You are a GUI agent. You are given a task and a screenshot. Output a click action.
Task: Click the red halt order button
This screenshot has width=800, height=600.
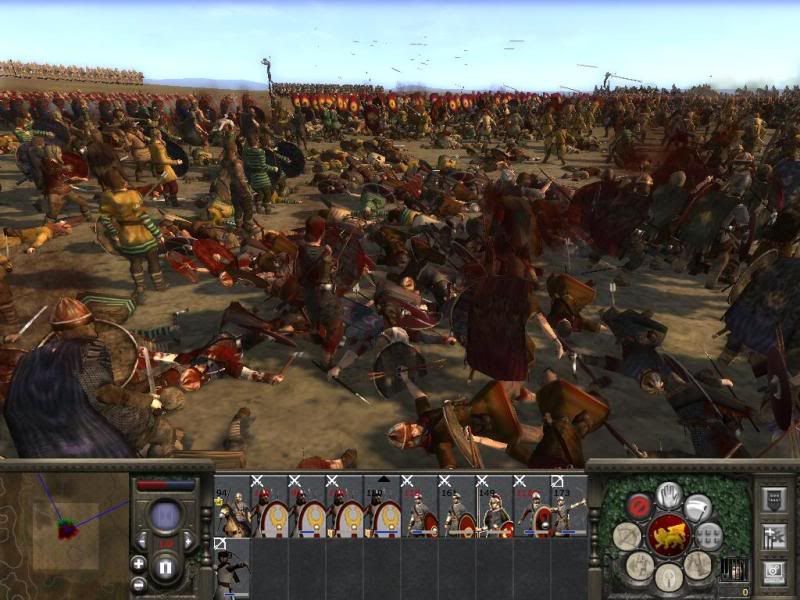click(639, 505)
